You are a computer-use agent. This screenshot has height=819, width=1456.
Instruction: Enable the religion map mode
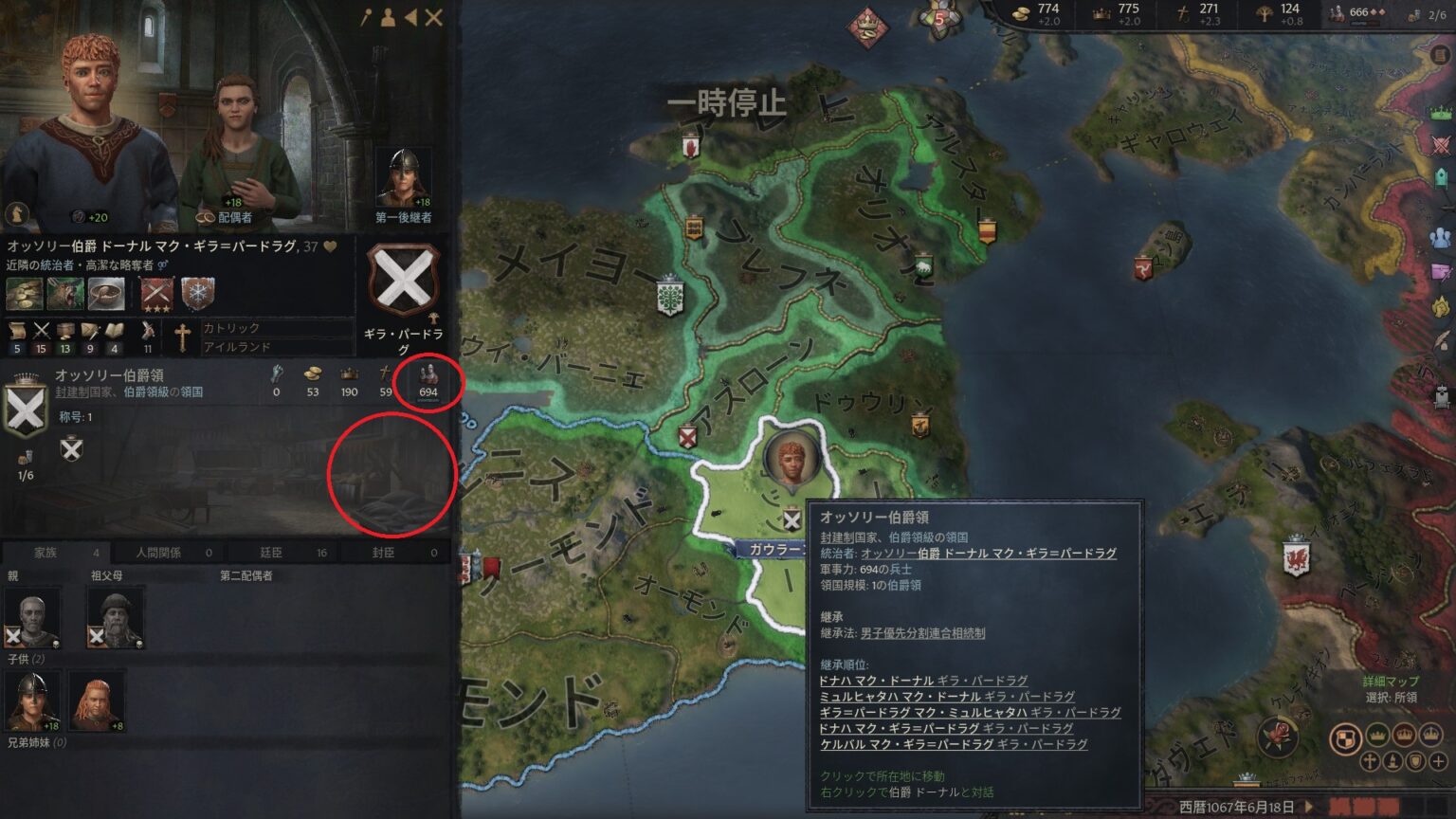(1369, 760)
